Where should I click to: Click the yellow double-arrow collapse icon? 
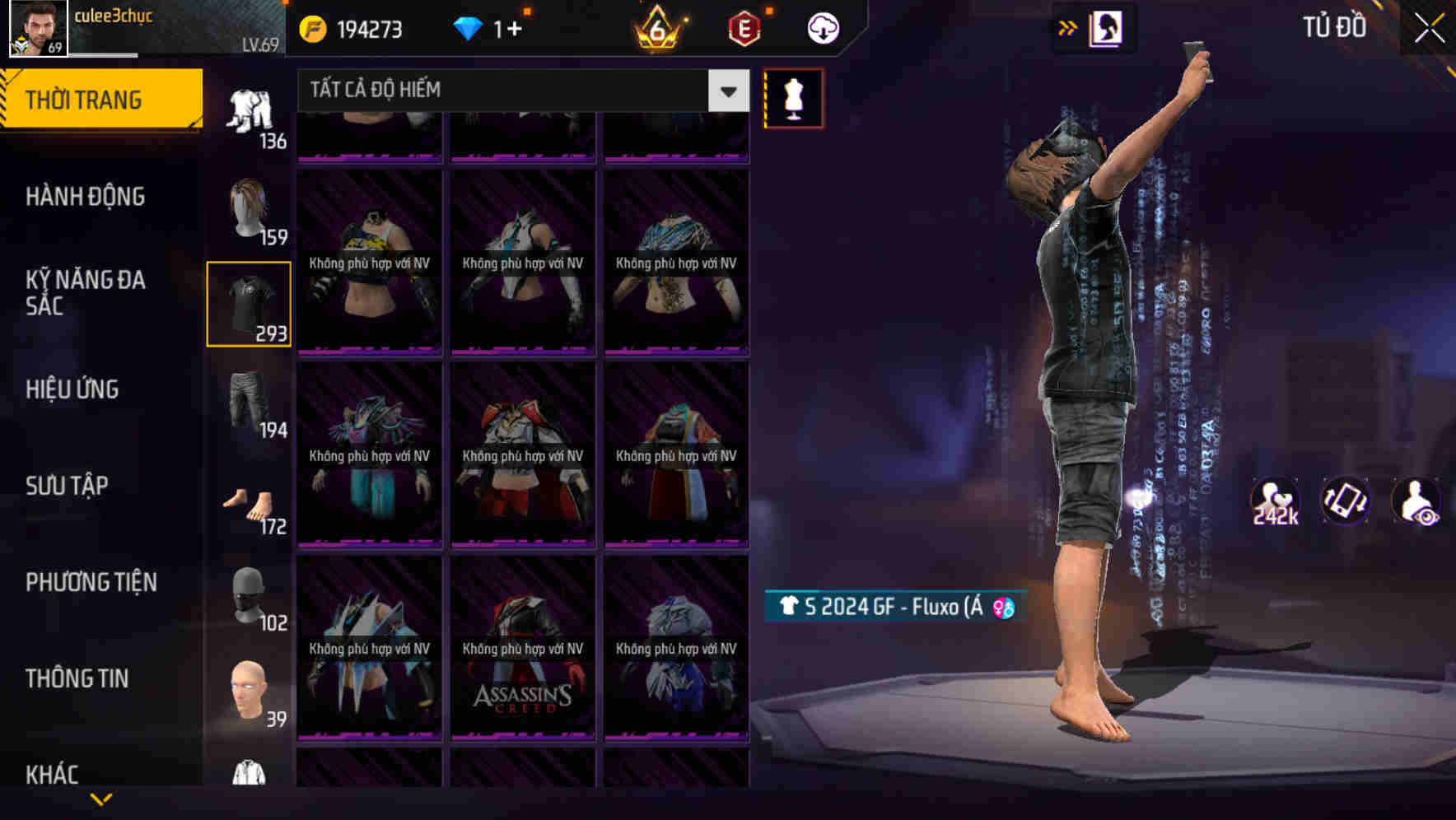tap(1068, 27)
